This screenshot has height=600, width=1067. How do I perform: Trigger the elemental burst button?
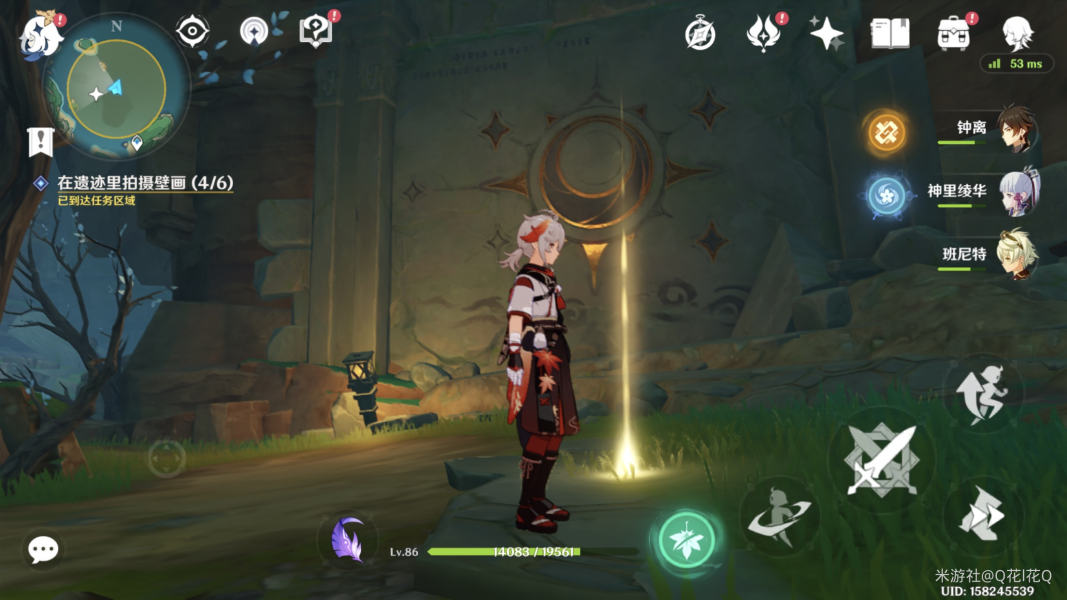click(x=779, y=516)
